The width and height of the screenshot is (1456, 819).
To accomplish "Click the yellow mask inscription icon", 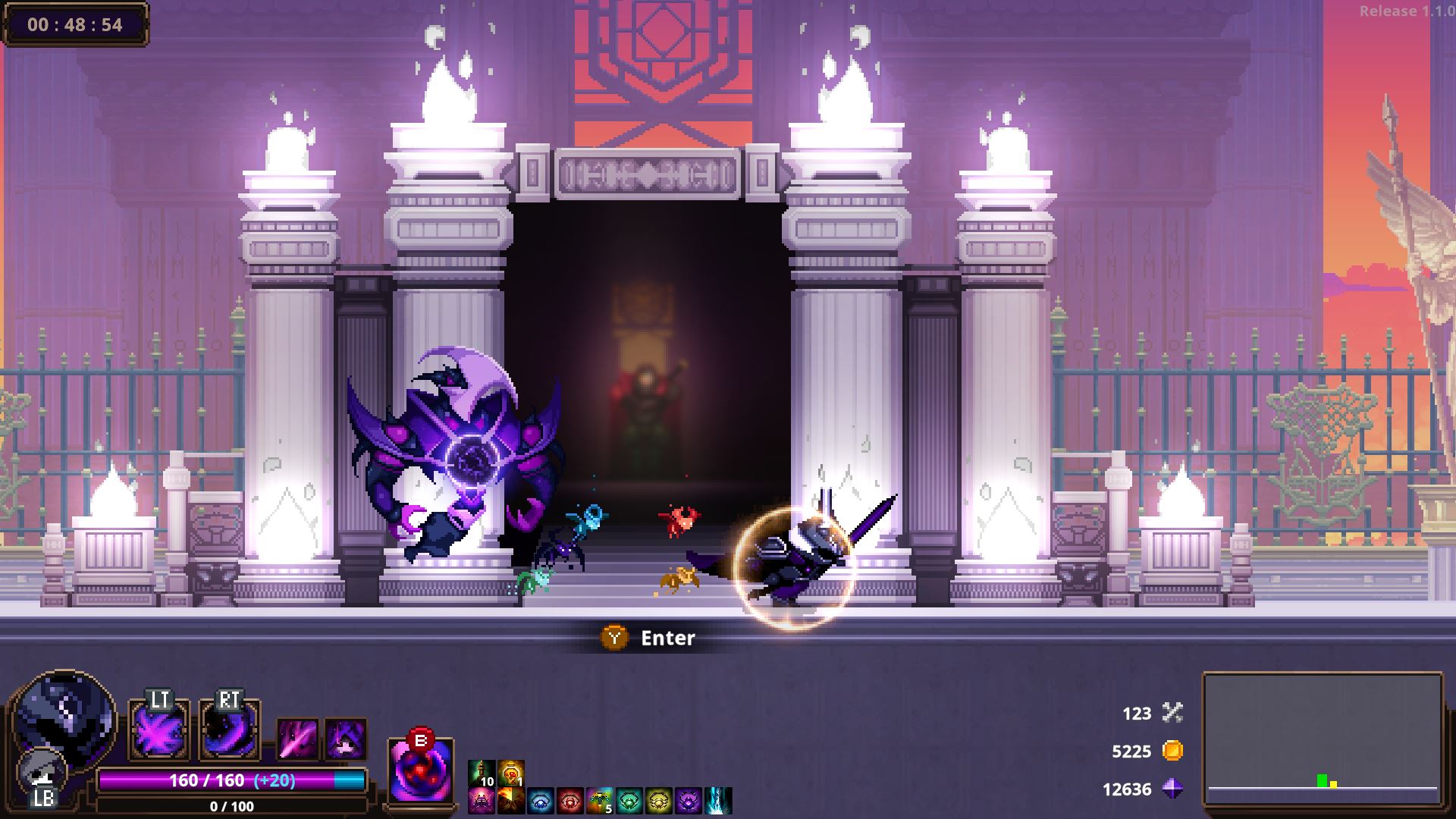I will 658,800.
